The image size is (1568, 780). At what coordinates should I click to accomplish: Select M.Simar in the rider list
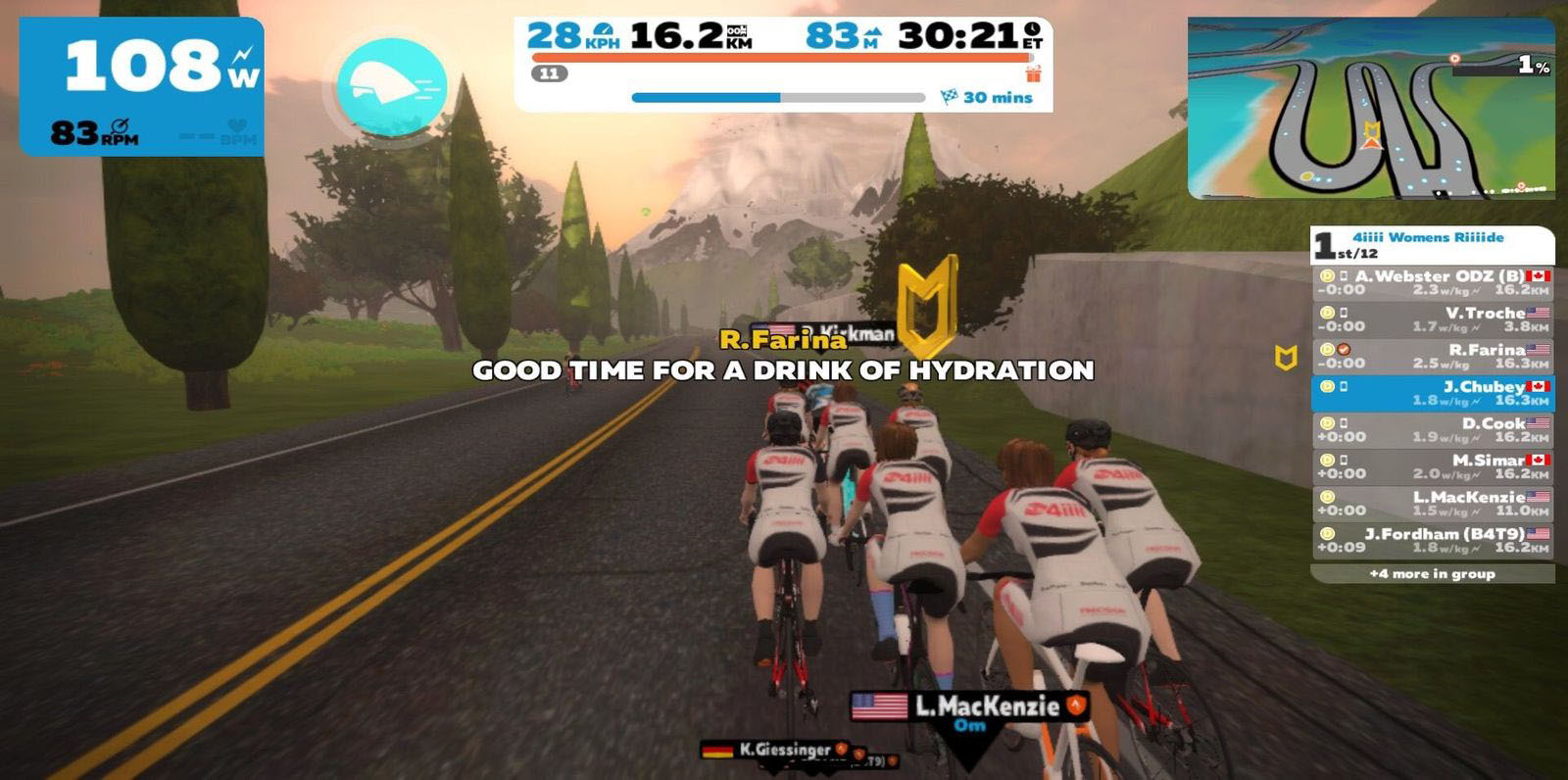pyautogui.click(x=1433, y=467)
